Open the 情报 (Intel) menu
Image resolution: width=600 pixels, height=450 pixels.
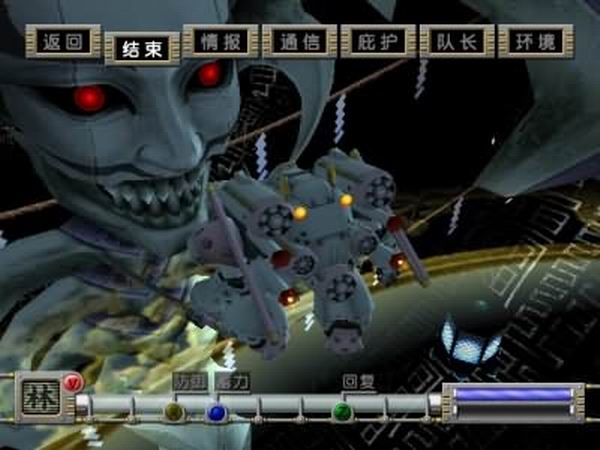(221, 42)
